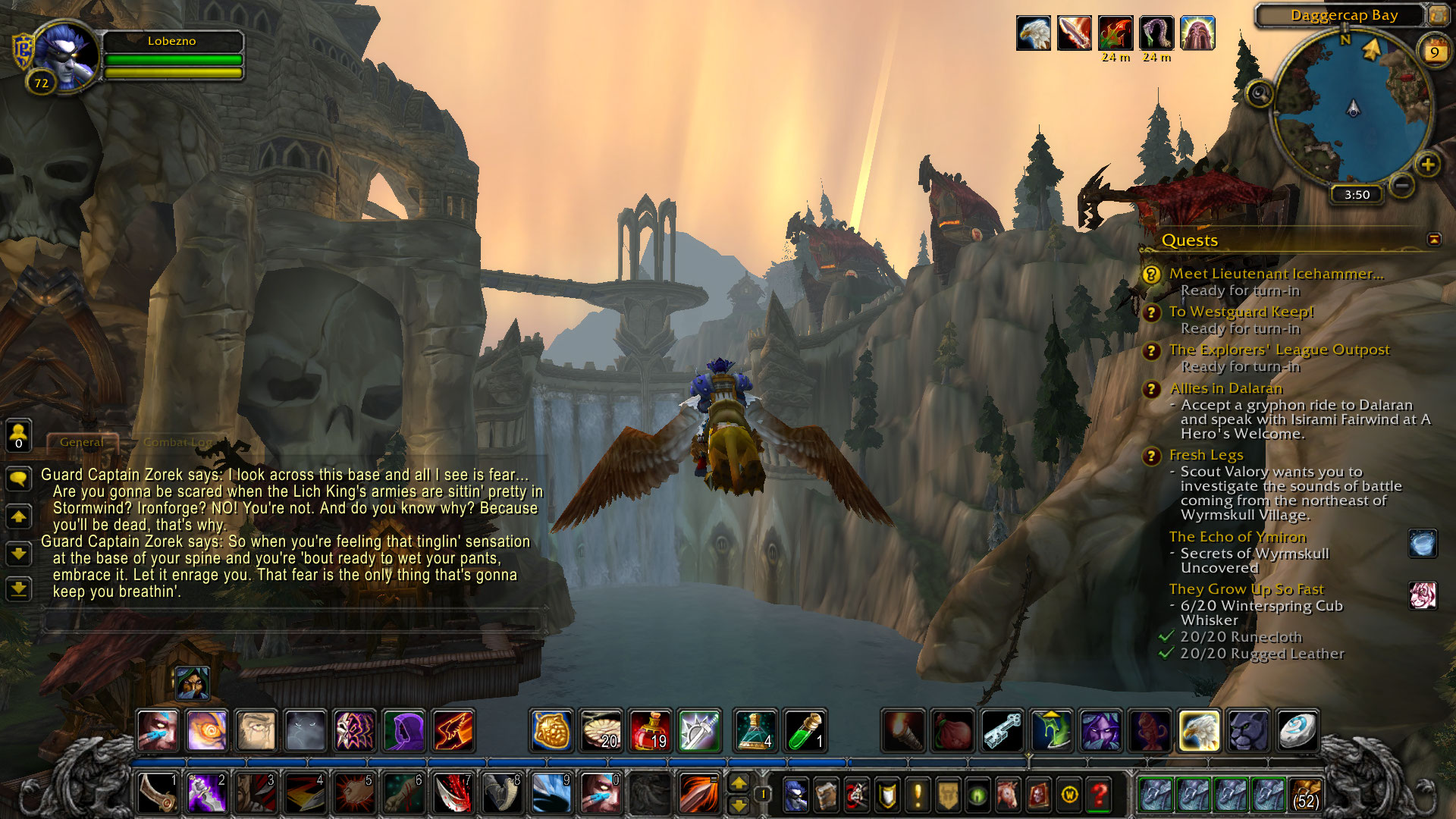
Task: Open the backpack showing 52 free slots
Action: tap(1305, 794)
